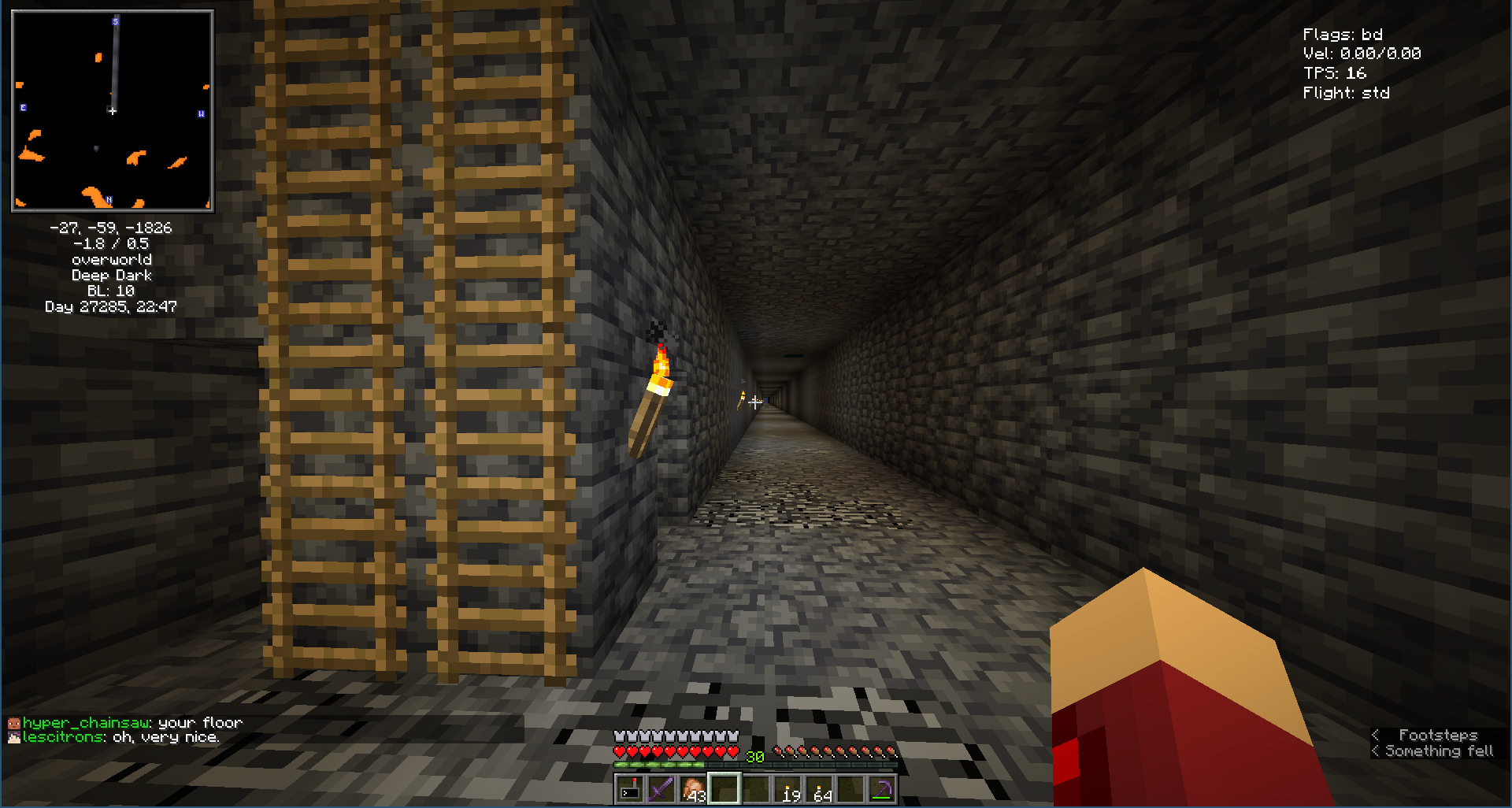
Task: Click the hyper_chainsaw chat message
Action: (x=126, y=722)
